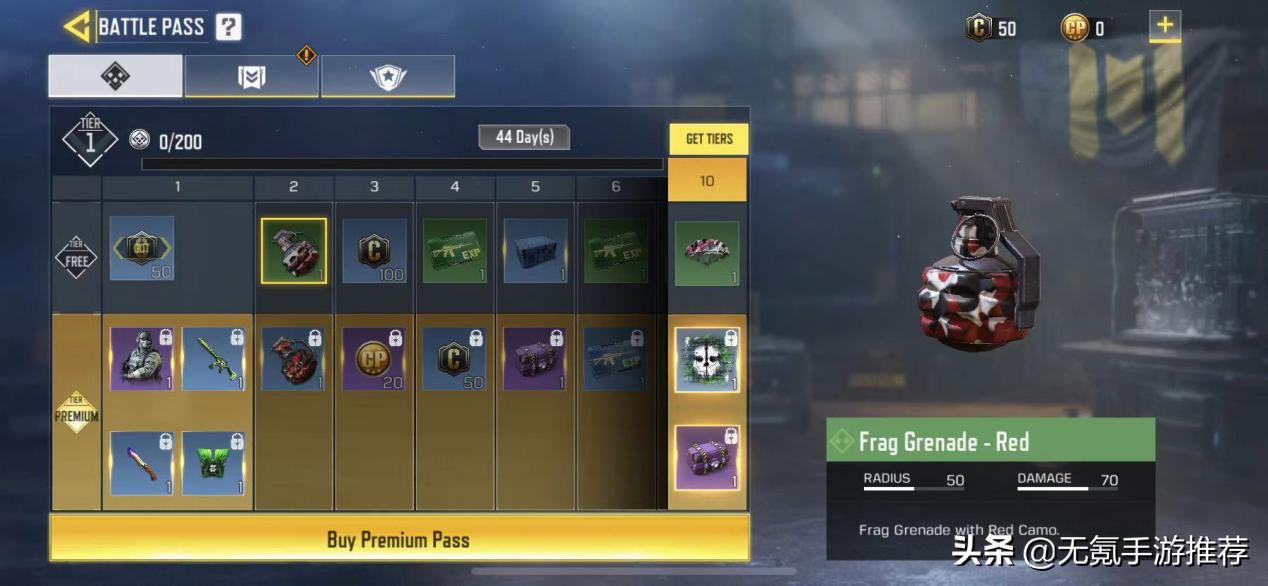1268x586 pixels.
Task: Open the Battle Pass help question mark
Action: (x=228, y=26)
